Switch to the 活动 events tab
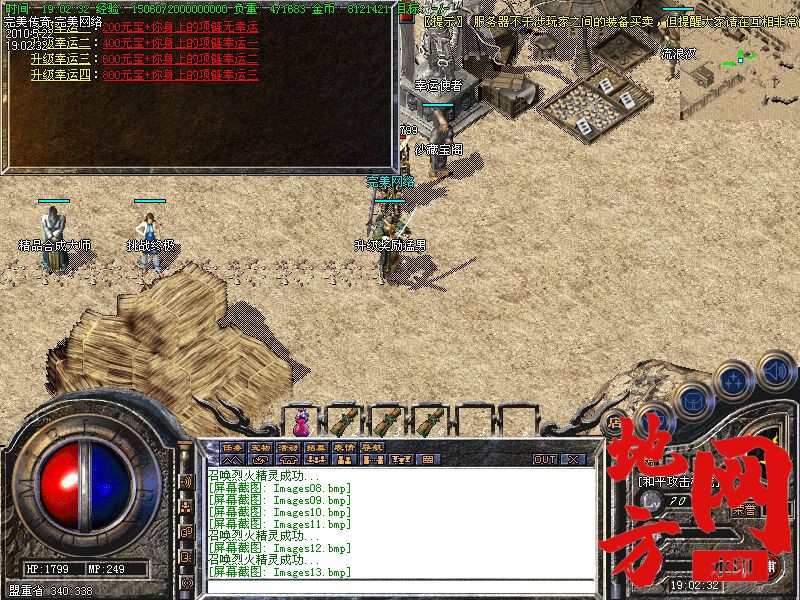The image size is (800, 600). click(x=289, y=446)
